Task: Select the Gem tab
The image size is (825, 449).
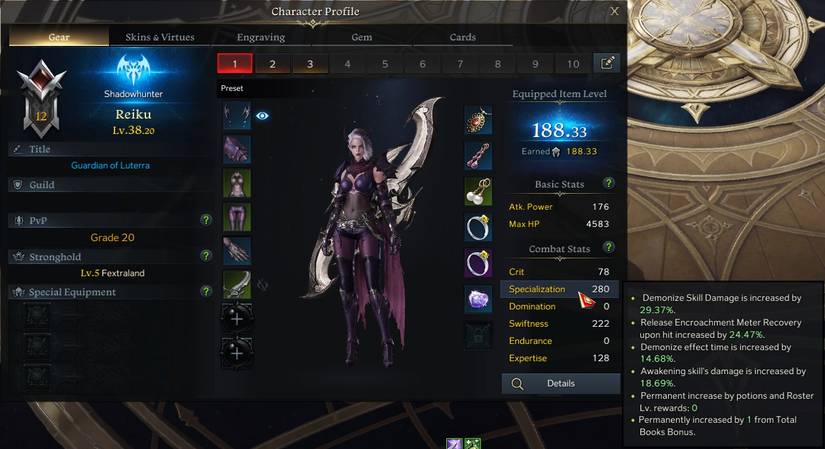Action: point(361,37)
